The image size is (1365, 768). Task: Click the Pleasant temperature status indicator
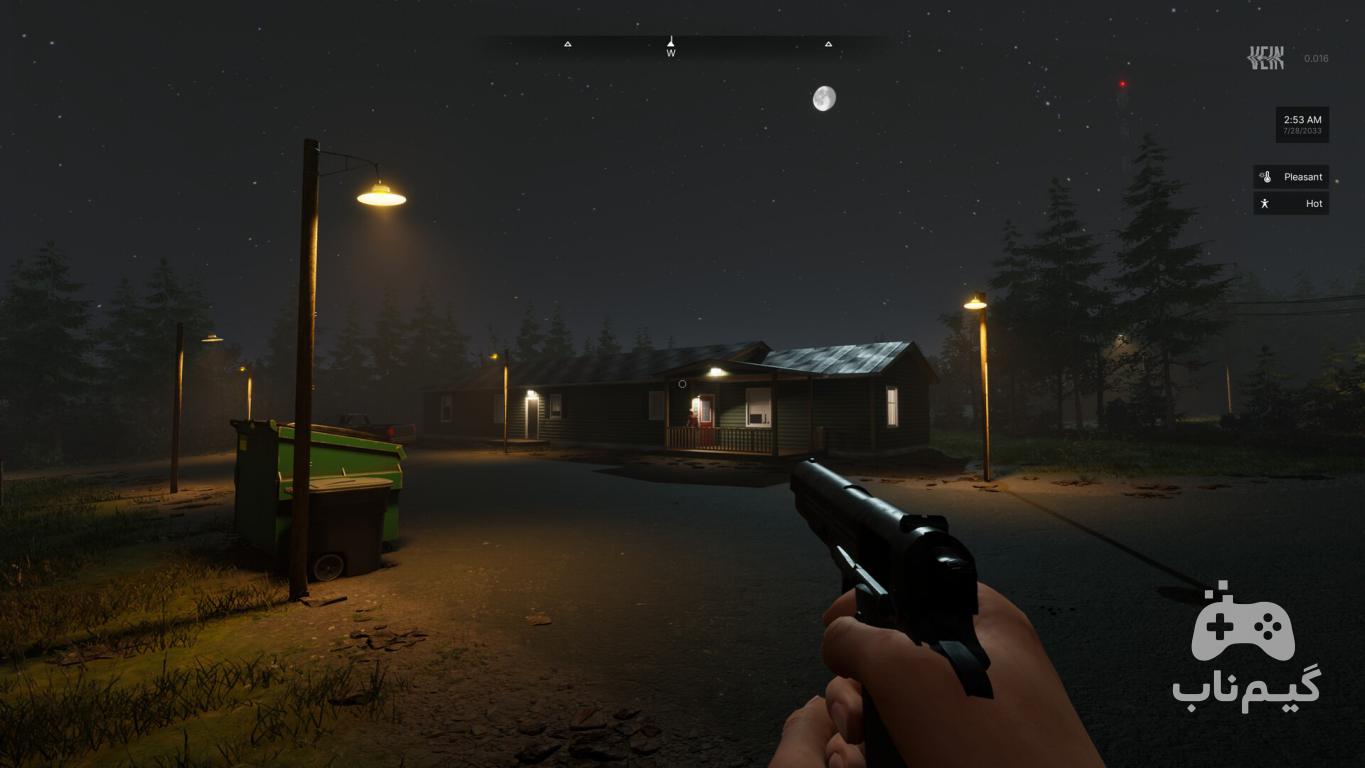[1291, 177]
